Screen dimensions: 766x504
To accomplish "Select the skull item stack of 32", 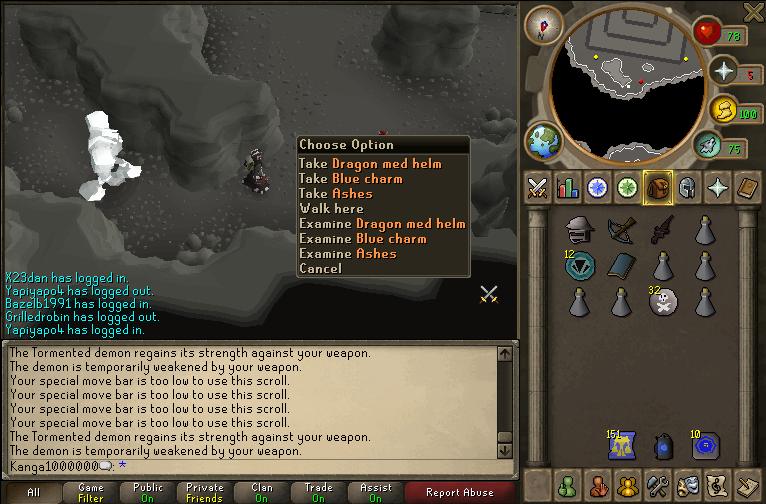I will point(660,302).
